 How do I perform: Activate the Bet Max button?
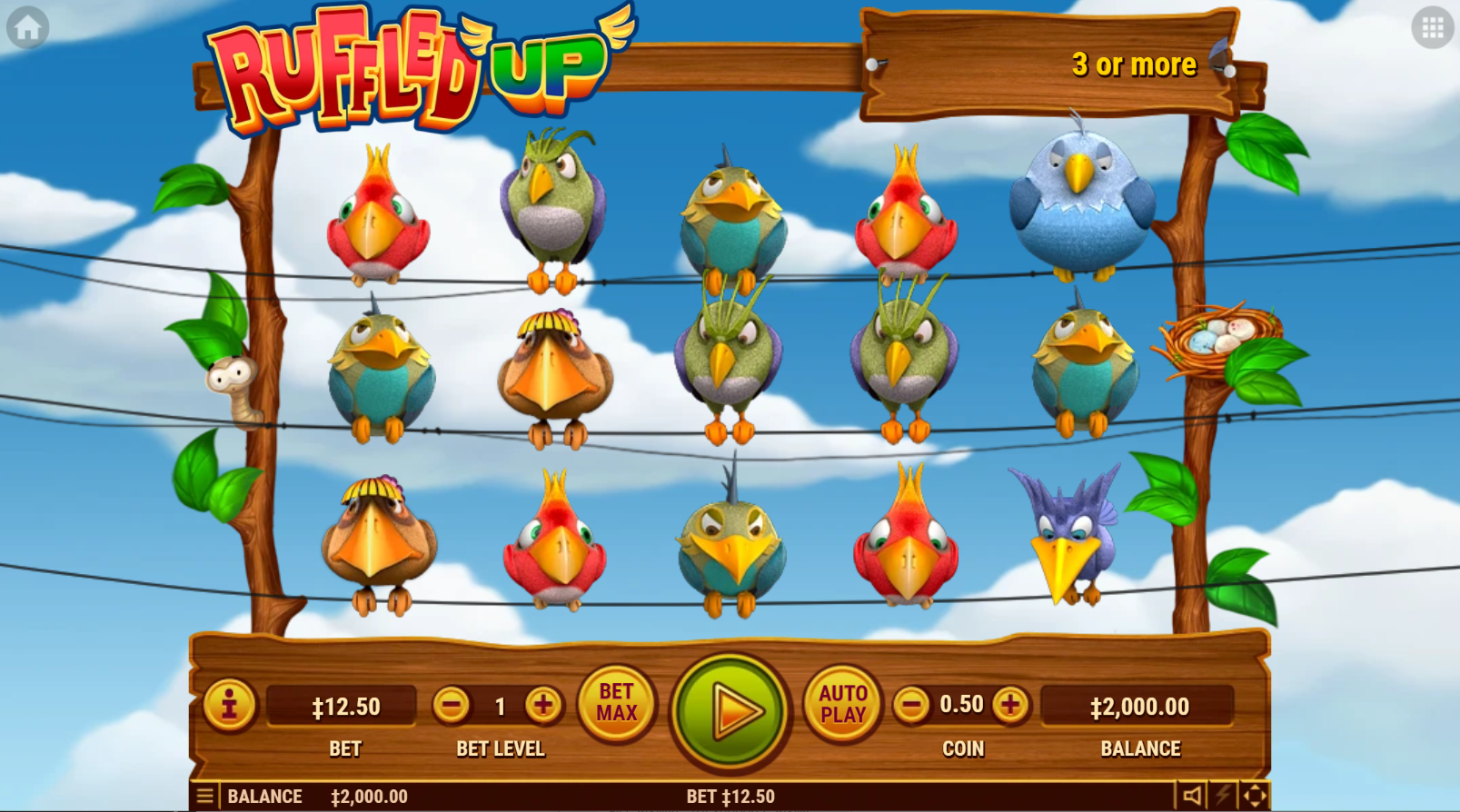click(616, 704)
